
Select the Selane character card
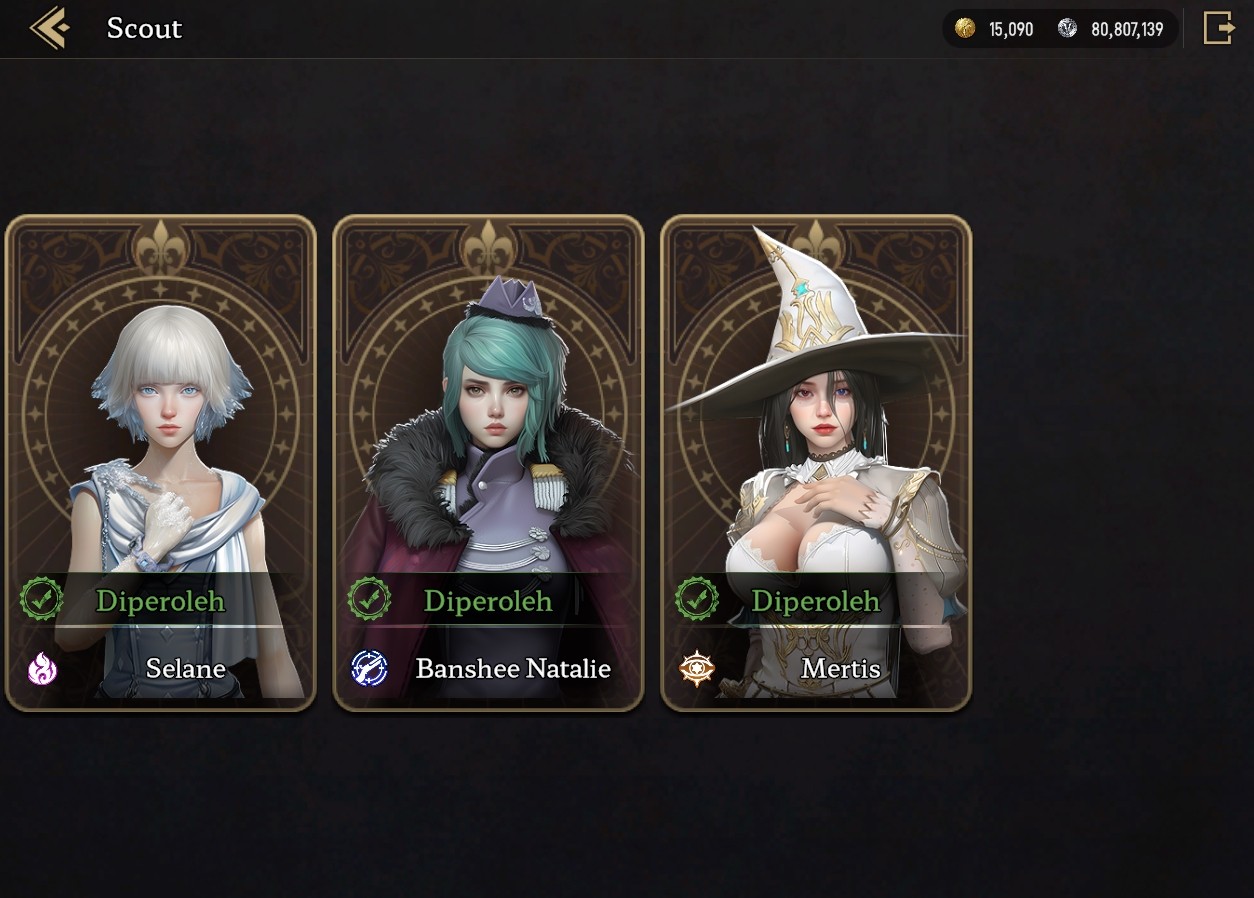161,463
